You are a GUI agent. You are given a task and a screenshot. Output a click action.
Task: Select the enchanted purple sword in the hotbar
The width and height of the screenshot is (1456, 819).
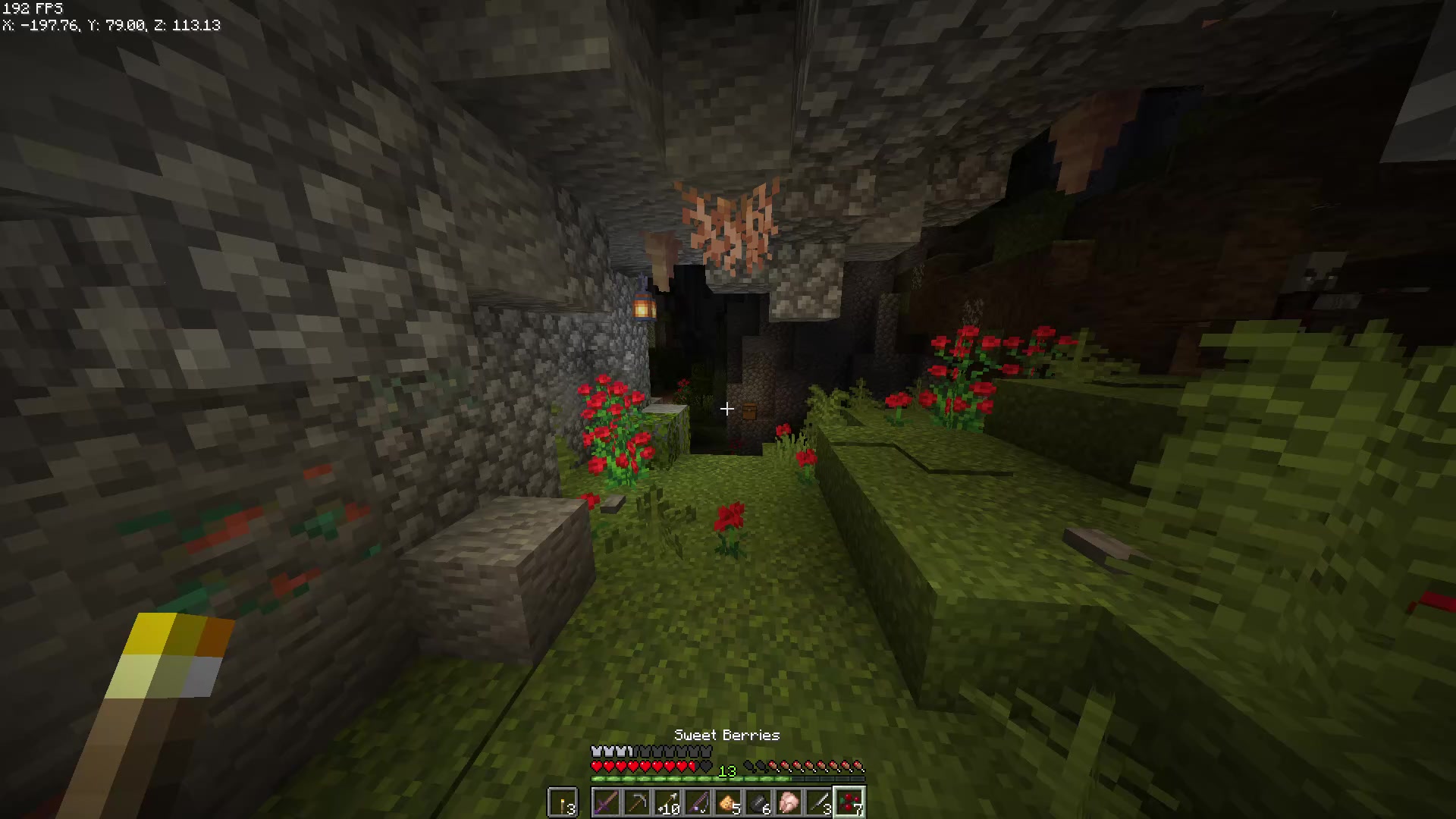click(x=607, y=802)
